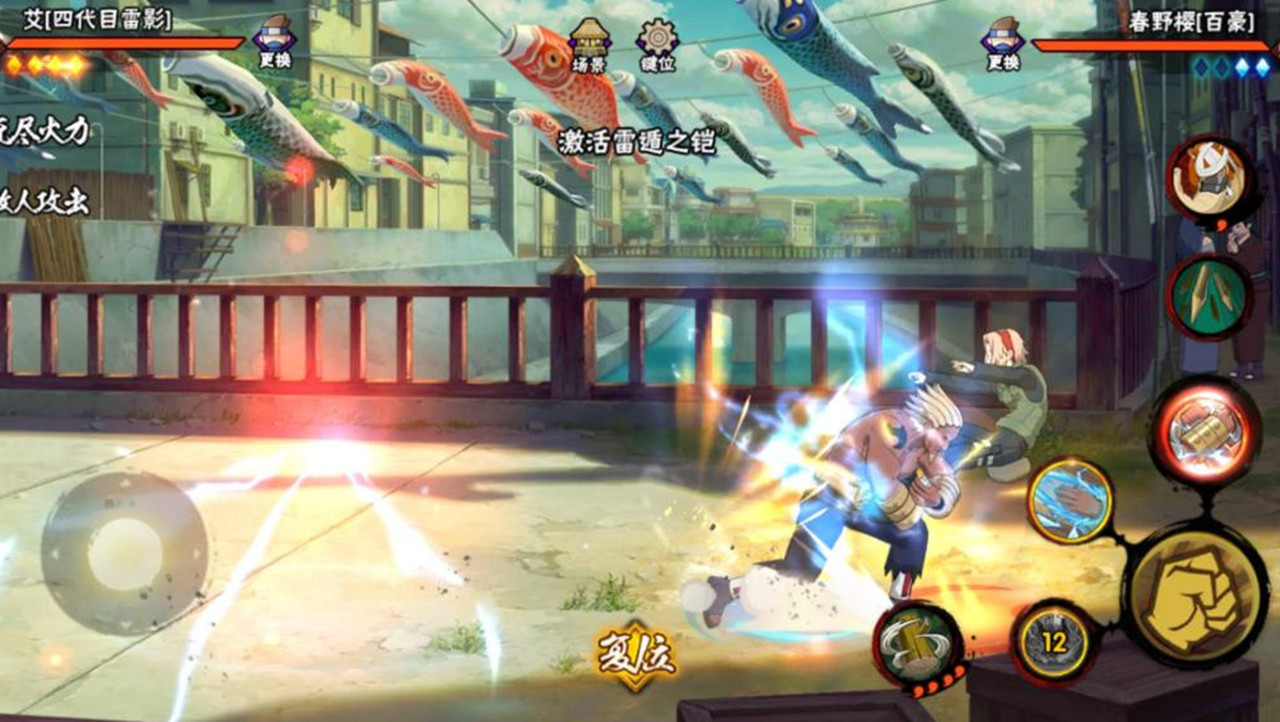
Task: Click the right opponent's 更换 swap button
Action: (1002, 43)
